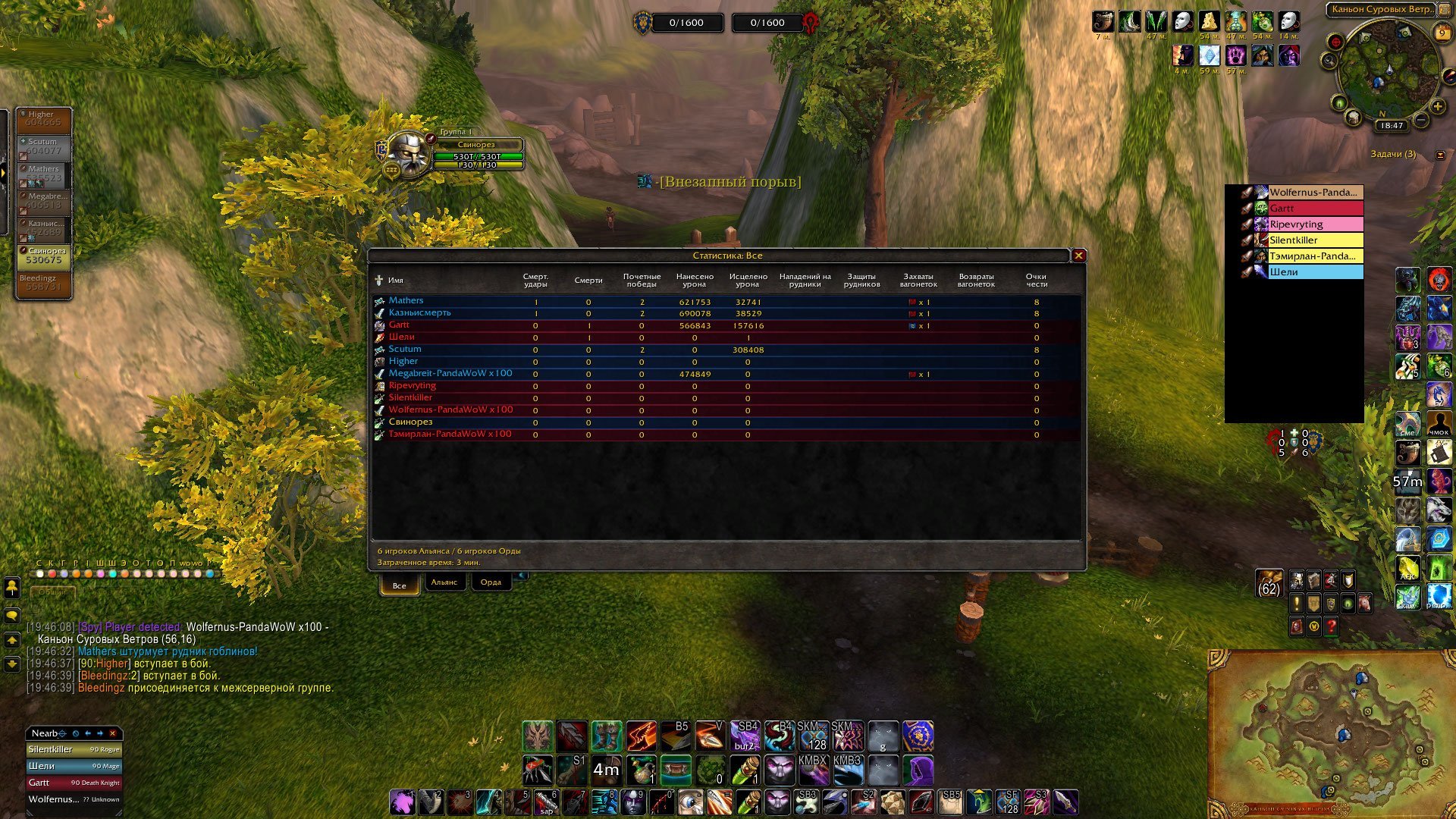Select Mathers row in the scoreboard

406,301
